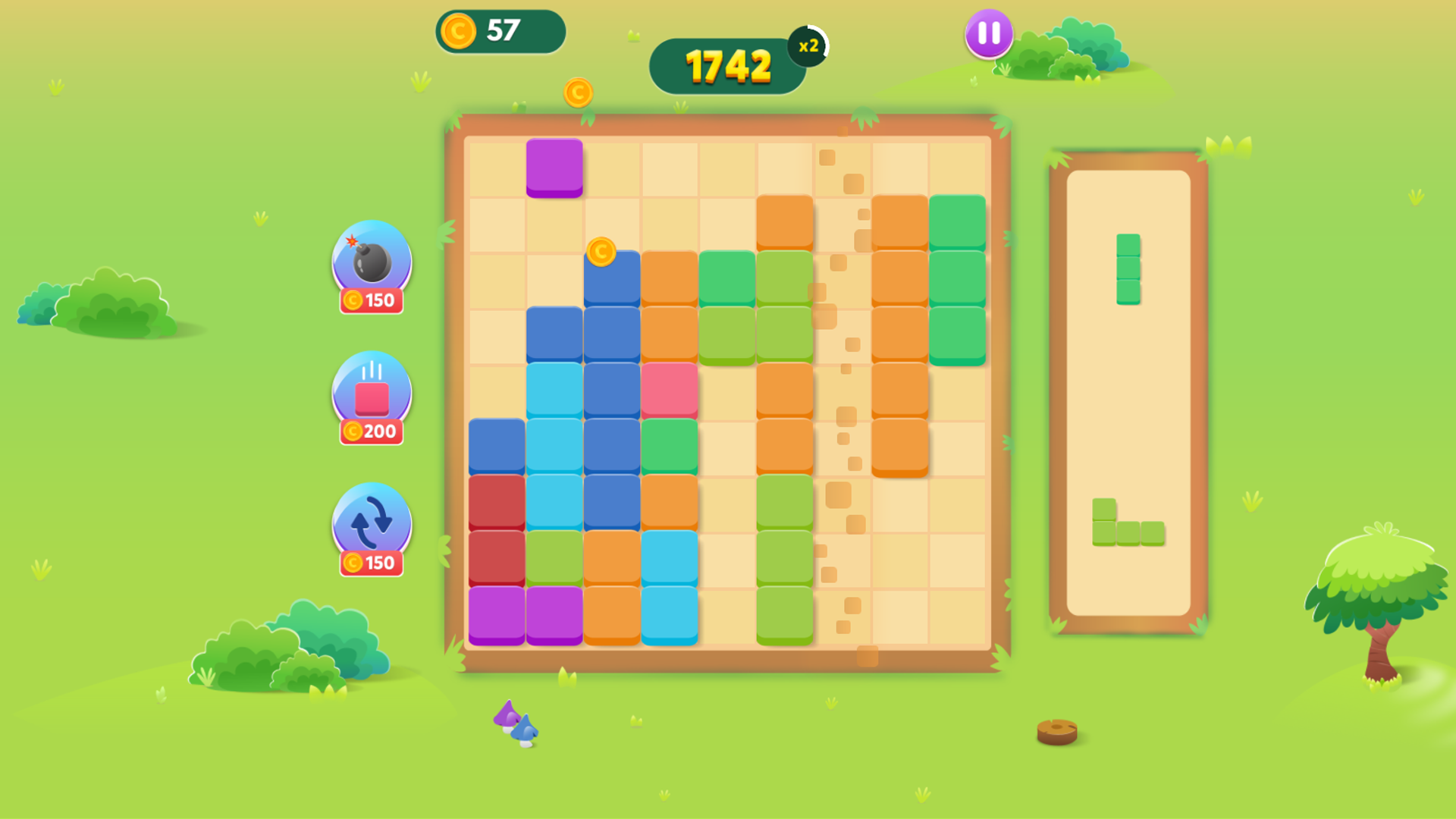
Task: Click the 150-coin price tag under the bomb
Action: click(x=371, y=300)
